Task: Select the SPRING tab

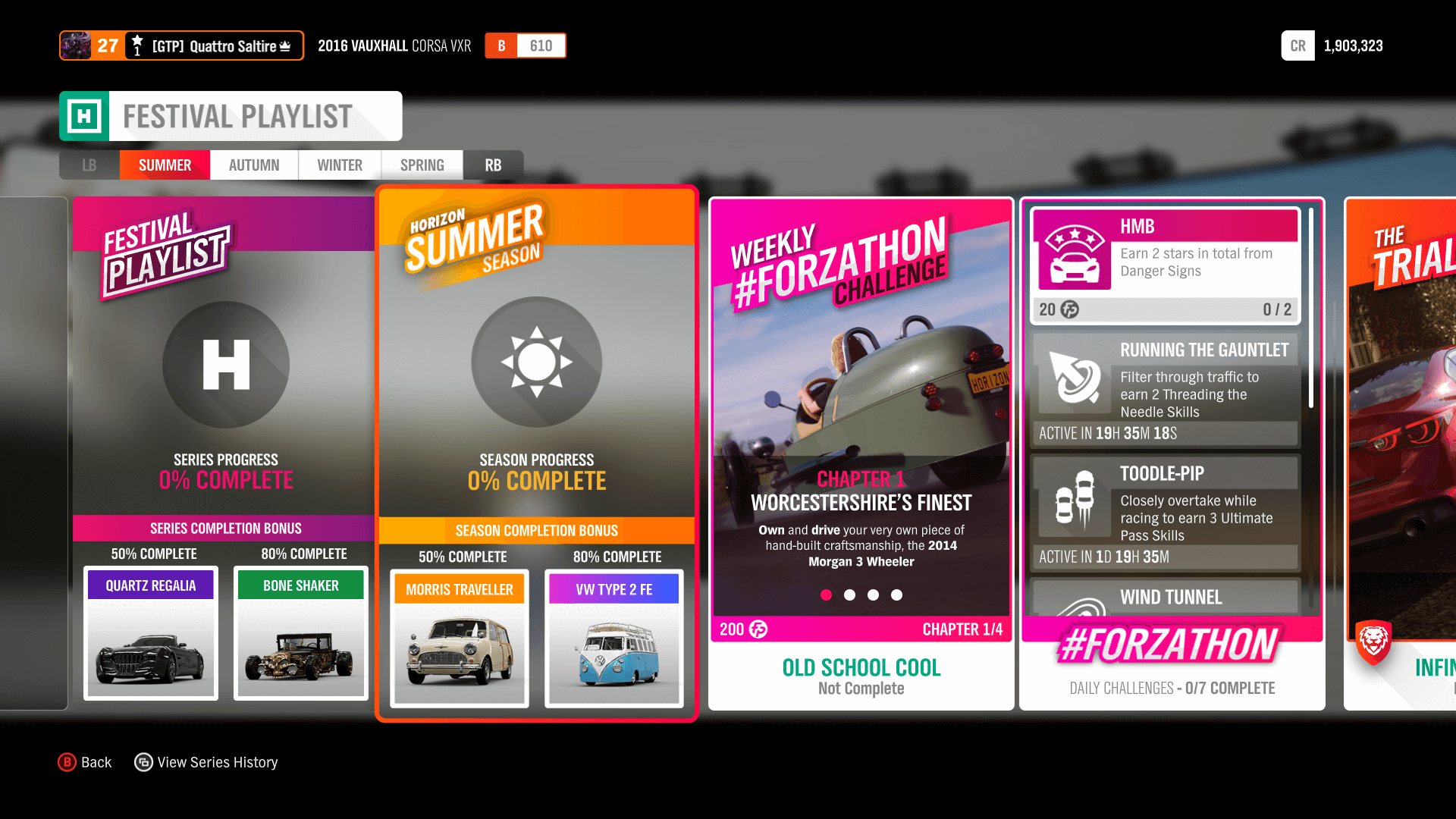Action: (x=422, y=165)
